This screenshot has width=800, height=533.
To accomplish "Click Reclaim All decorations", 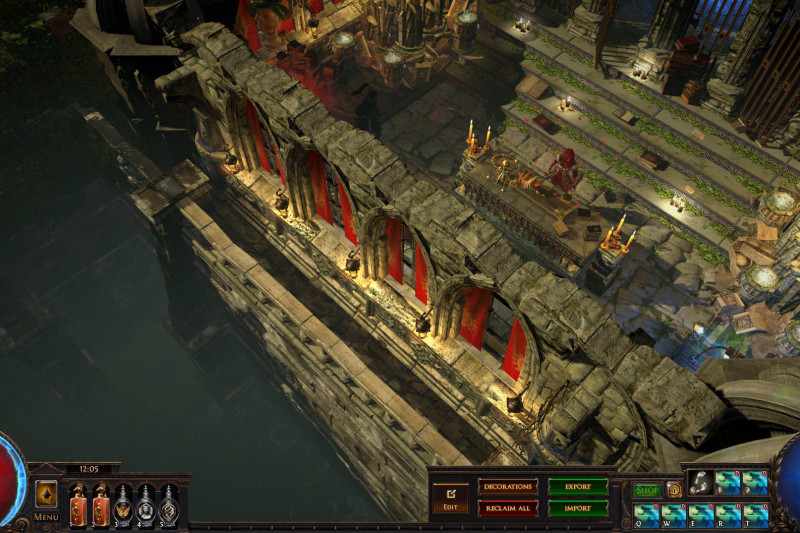I will (508, 508).
